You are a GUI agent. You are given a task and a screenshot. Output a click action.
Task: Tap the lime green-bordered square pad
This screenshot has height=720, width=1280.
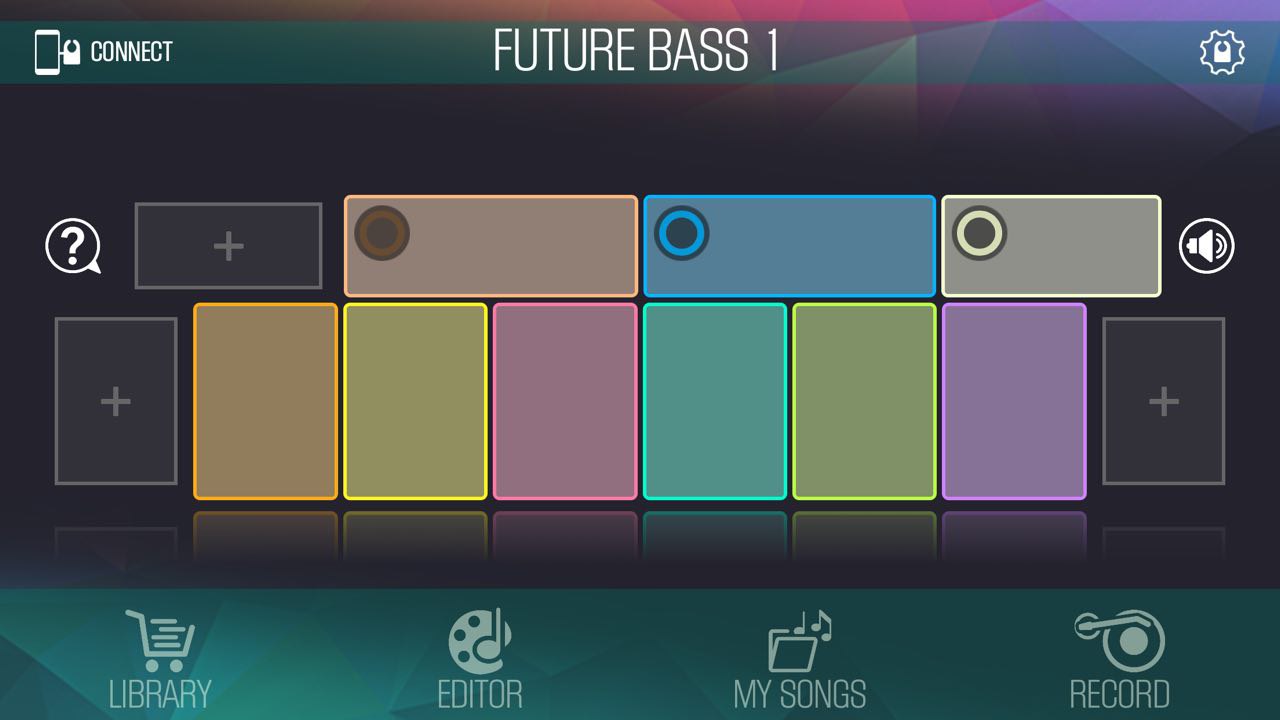(865, 401)
